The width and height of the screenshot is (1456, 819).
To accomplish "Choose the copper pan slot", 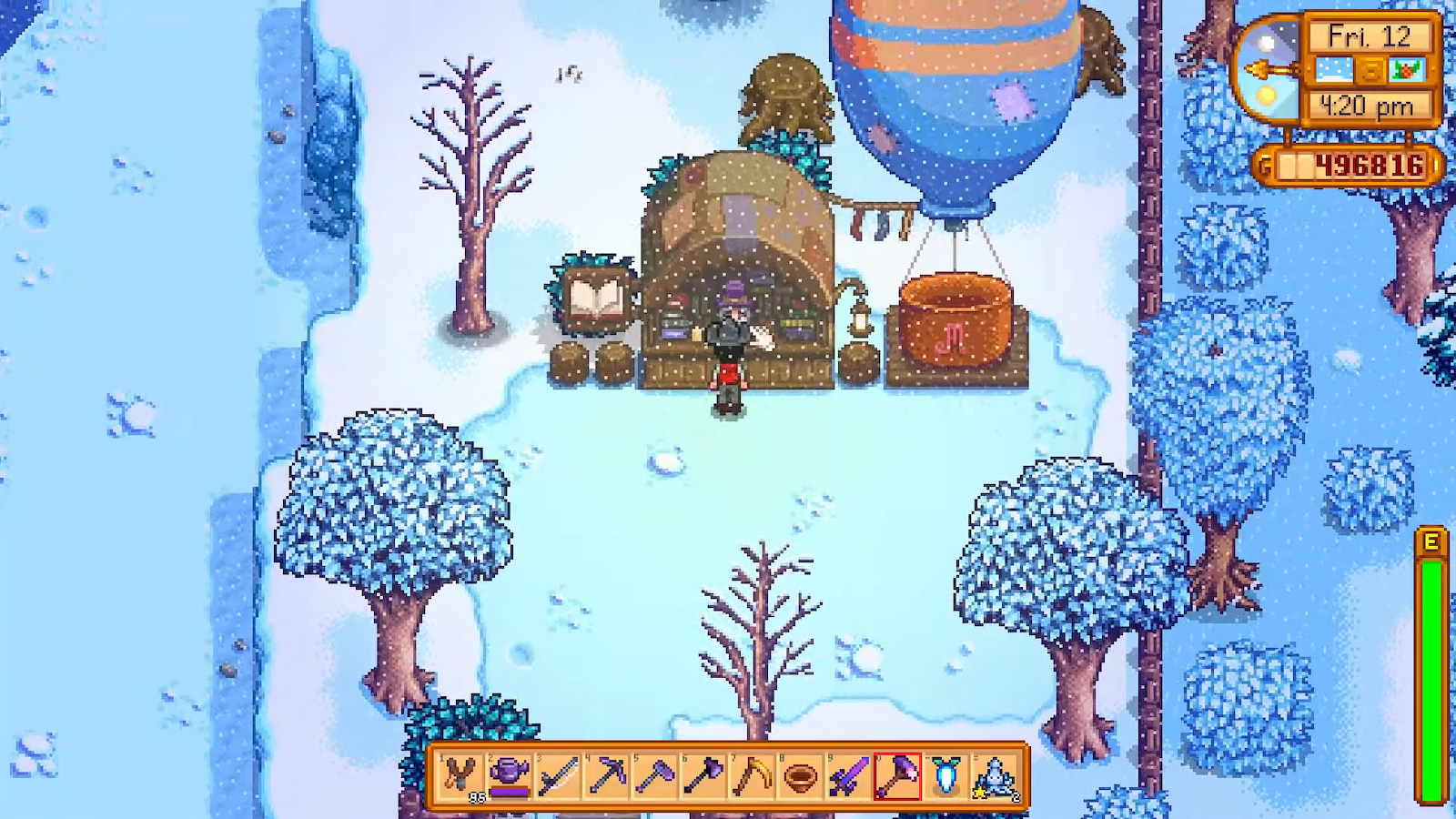I will click(801, 777).
